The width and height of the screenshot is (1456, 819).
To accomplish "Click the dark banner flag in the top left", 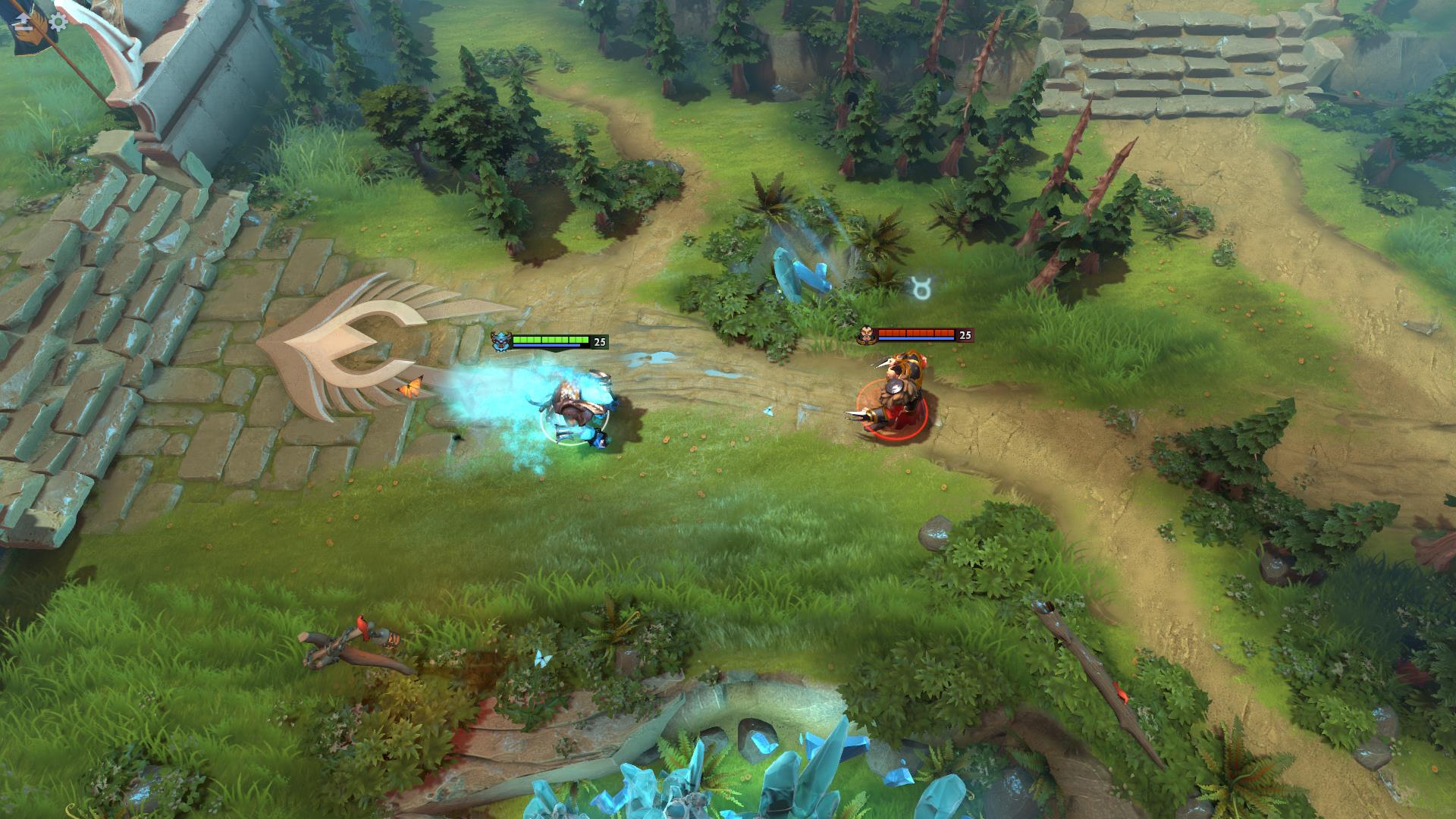I will (x=29, y=27).
